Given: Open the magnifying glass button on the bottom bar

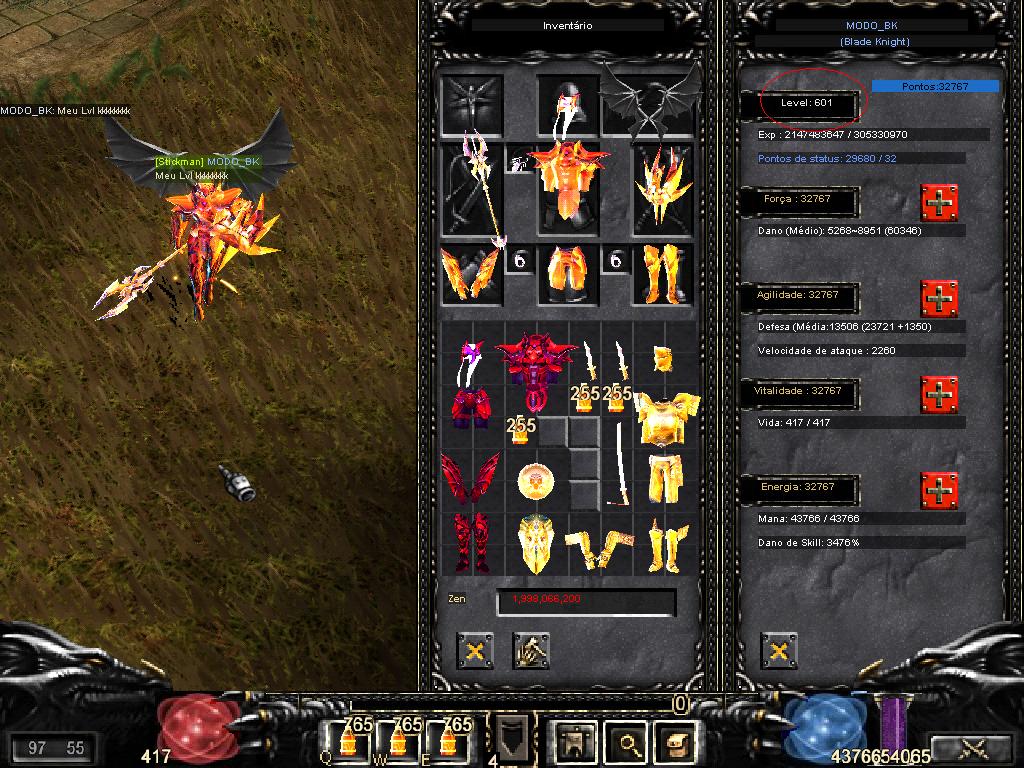Looking at the screenshot, I should tap(628, 742).
